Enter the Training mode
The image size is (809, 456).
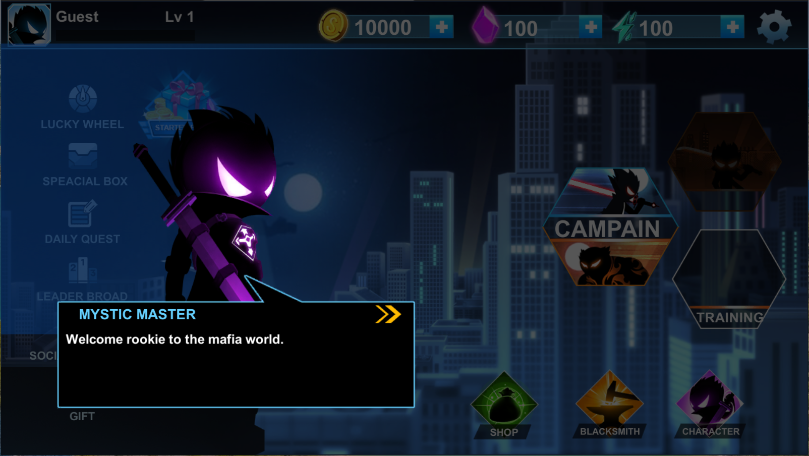coord(729,281)
